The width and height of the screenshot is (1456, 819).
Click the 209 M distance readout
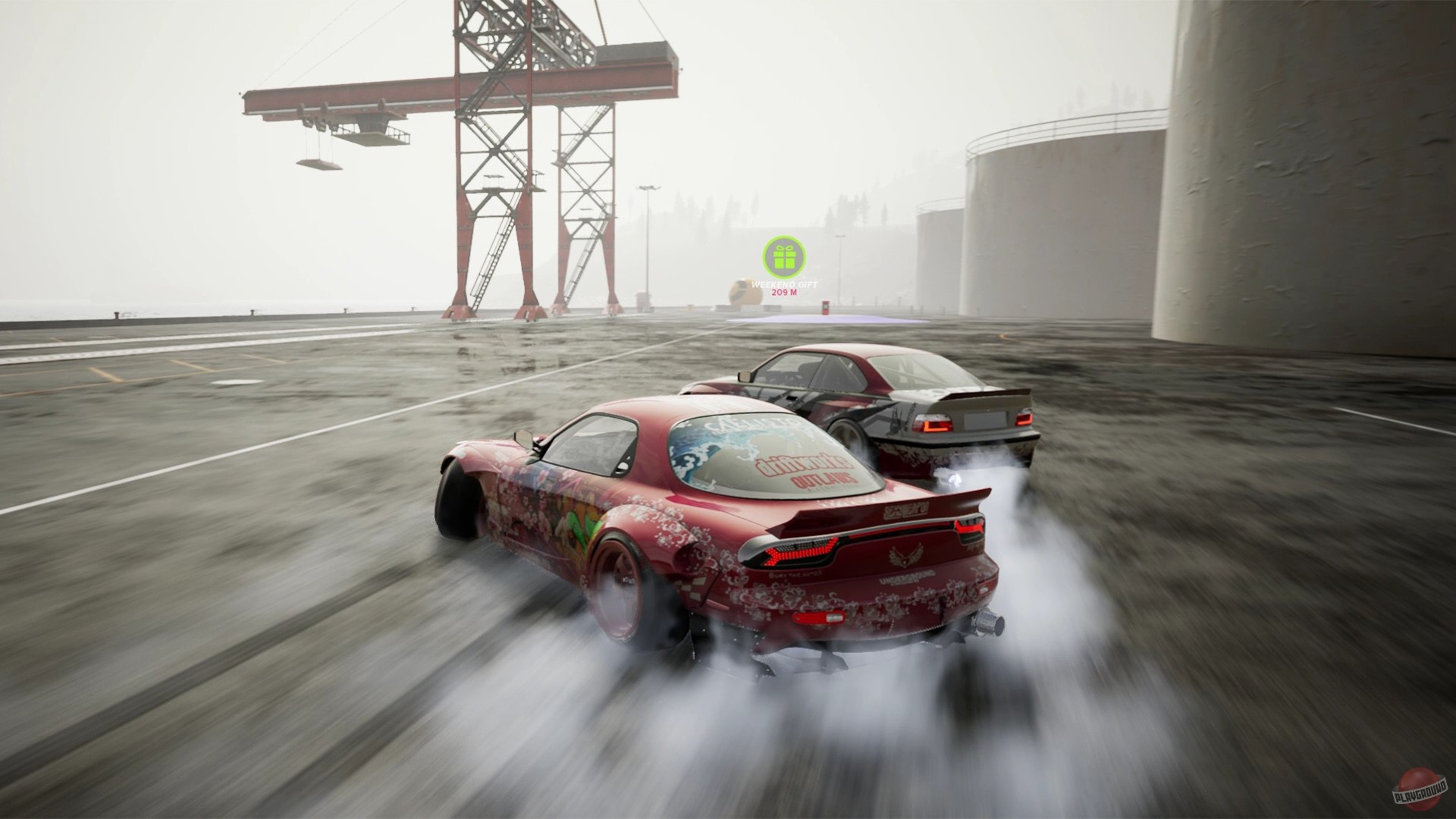coord(784,292)
